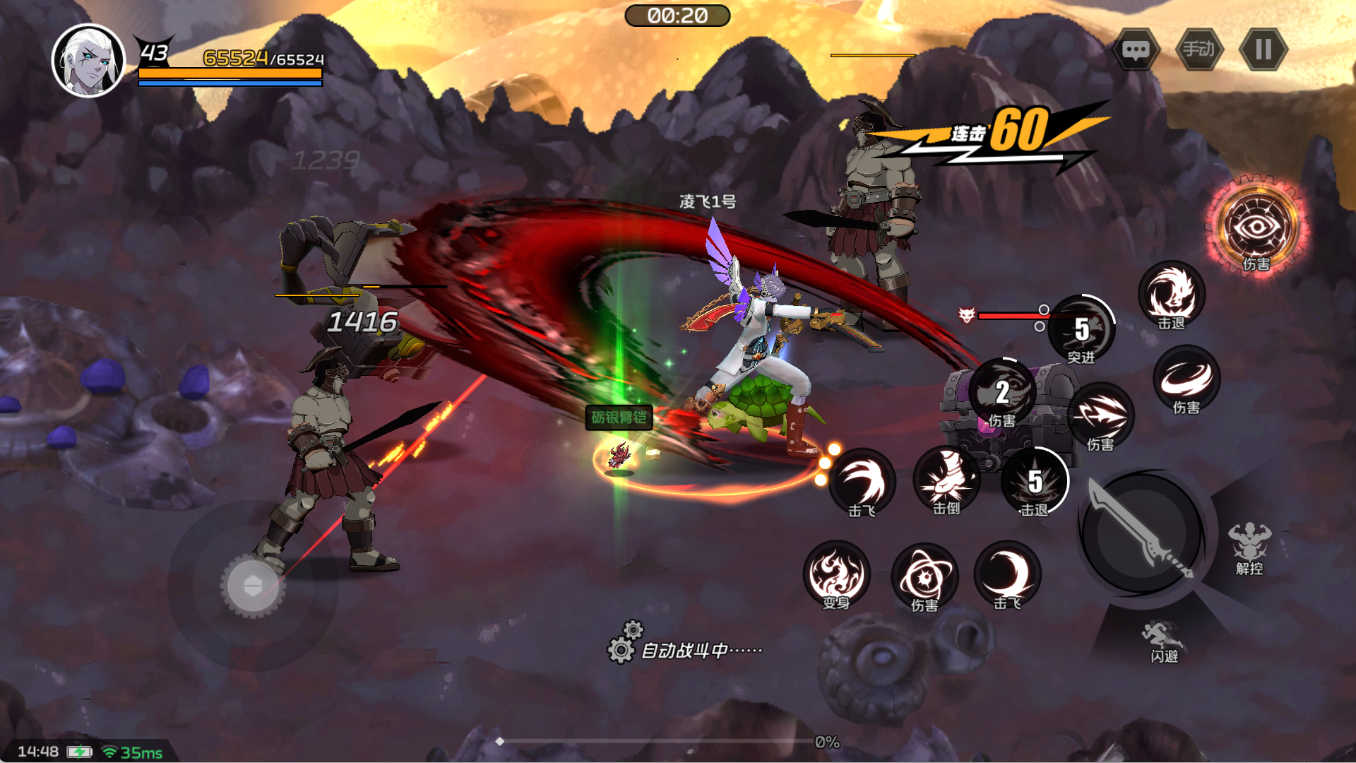Activate the claw slash 击飞 skill
The image size is (1356, 763).
click(862, 480)
